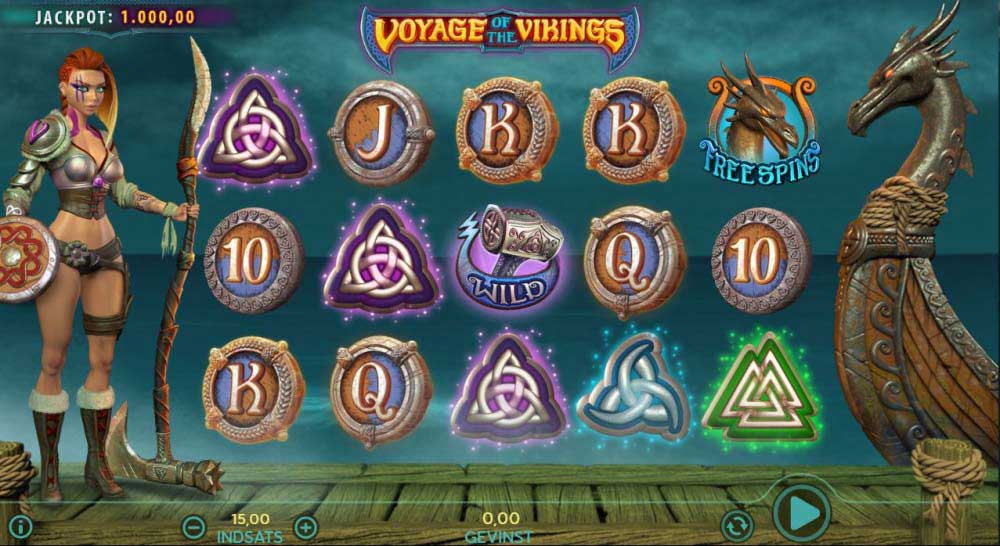Decrease the bet with the minus button
This screenshot has height=546, width=1000.
click(194, 527)
